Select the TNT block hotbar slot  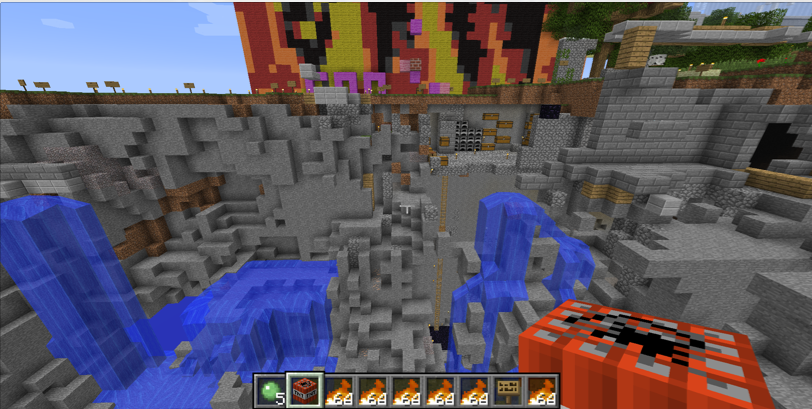pos(304,391)
